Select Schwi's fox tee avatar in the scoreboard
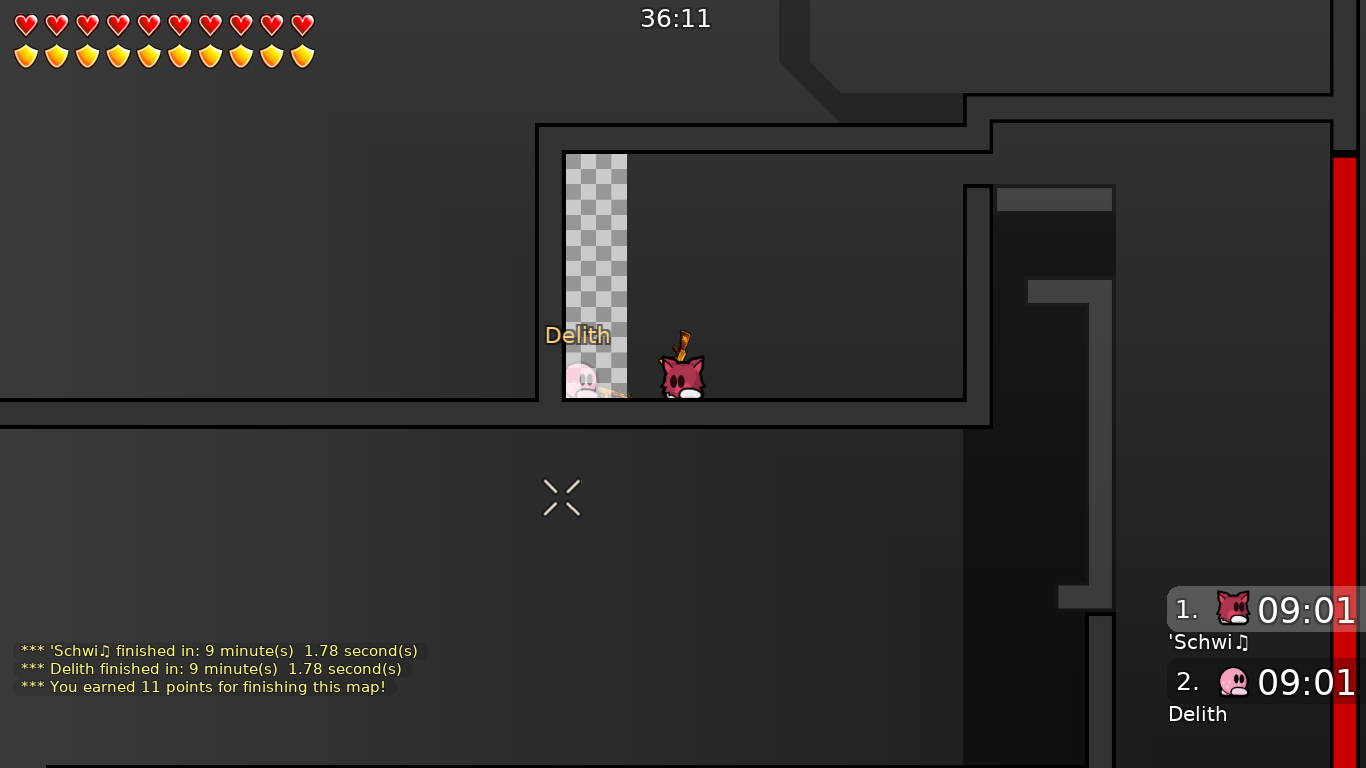The image size is (1366, 768). click(1232, 608)
